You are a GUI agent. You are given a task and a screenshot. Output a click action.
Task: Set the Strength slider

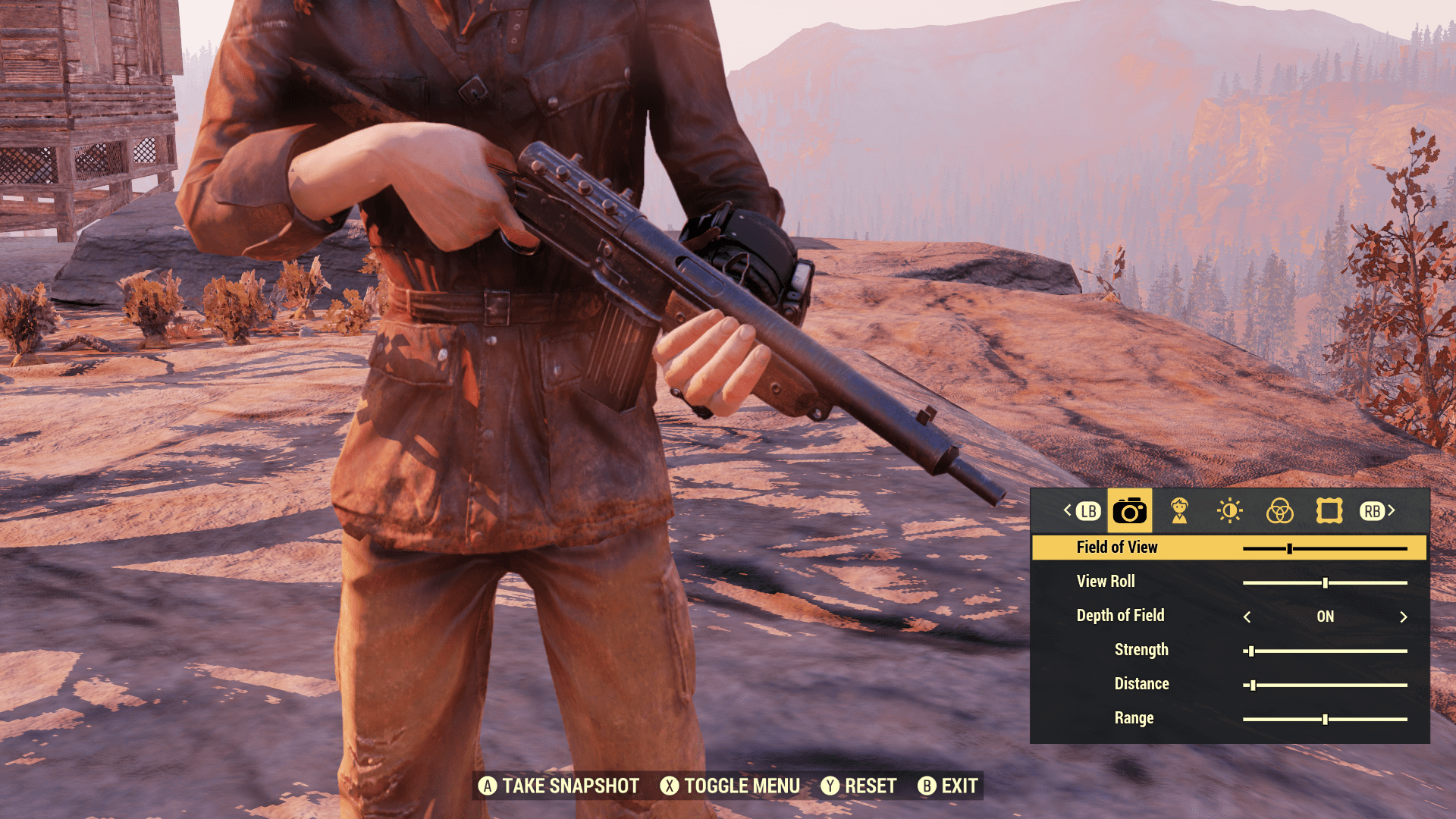[x=1251, y=651]
